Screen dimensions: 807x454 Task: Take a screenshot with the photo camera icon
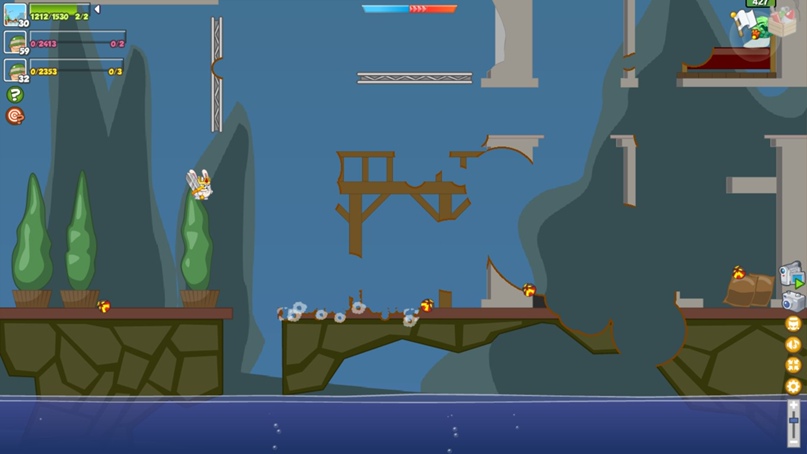coord(792,301)
